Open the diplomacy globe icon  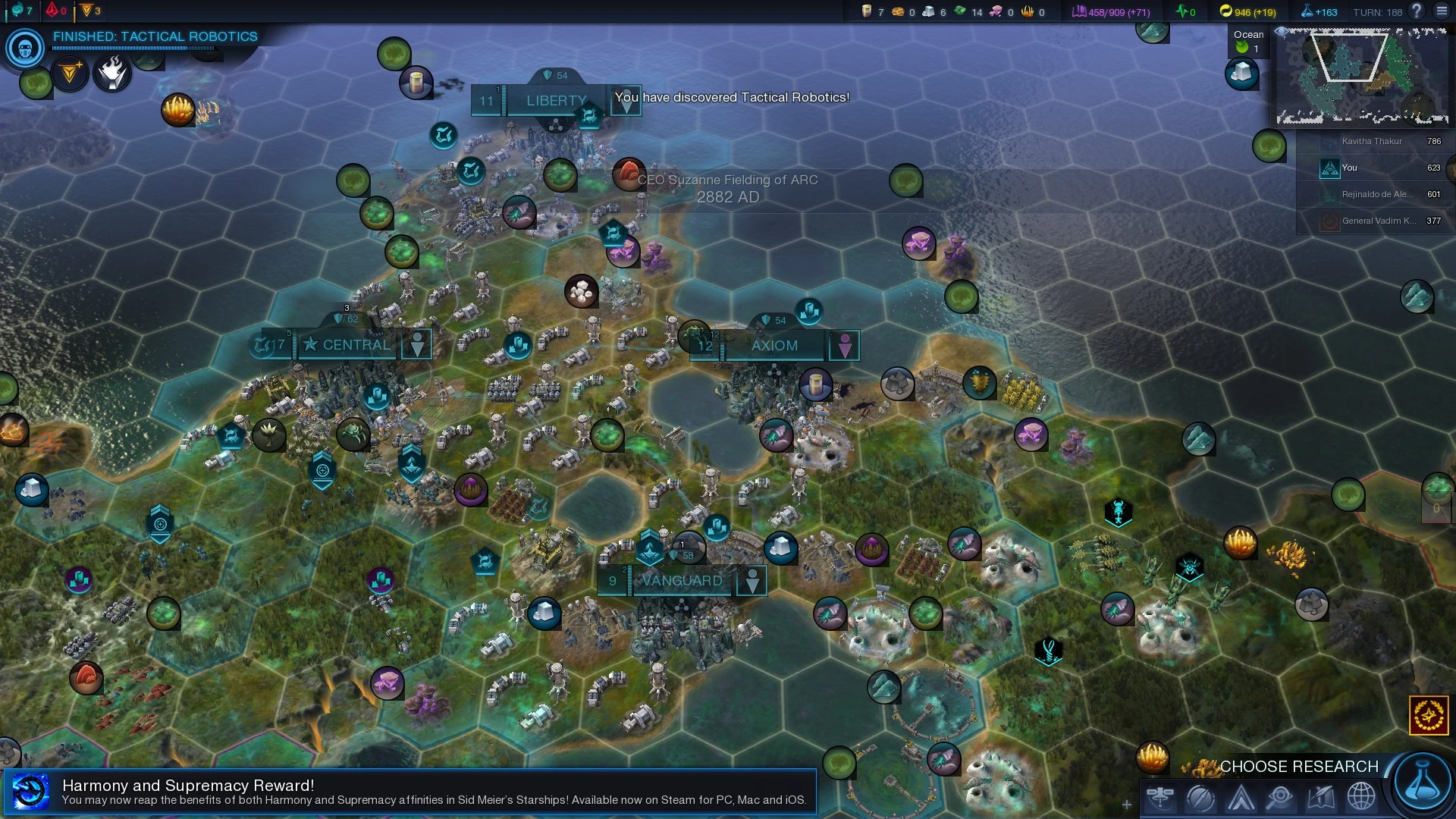click(1361, 798)
